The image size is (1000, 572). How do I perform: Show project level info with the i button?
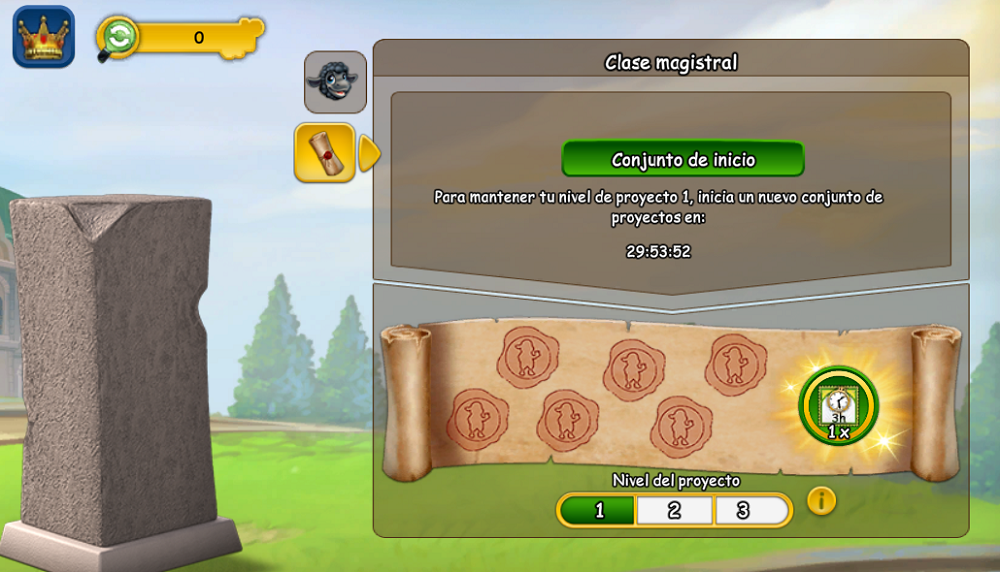pos(821,500)
